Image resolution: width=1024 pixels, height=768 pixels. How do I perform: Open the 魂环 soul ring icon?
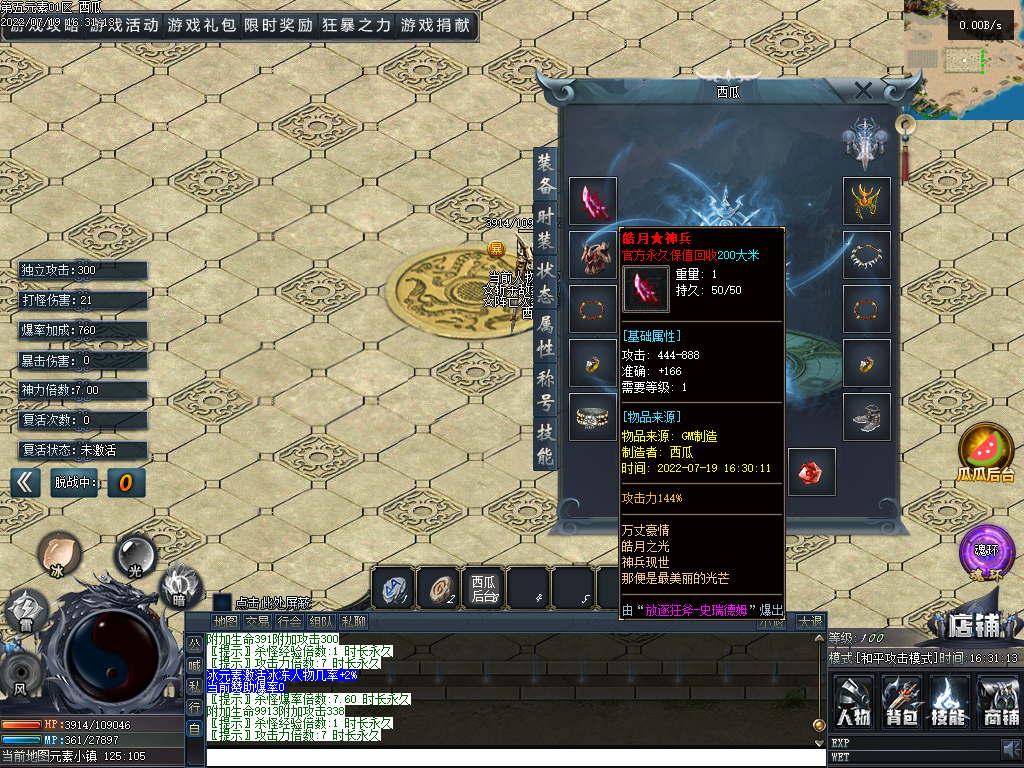[x=986, y=552]
